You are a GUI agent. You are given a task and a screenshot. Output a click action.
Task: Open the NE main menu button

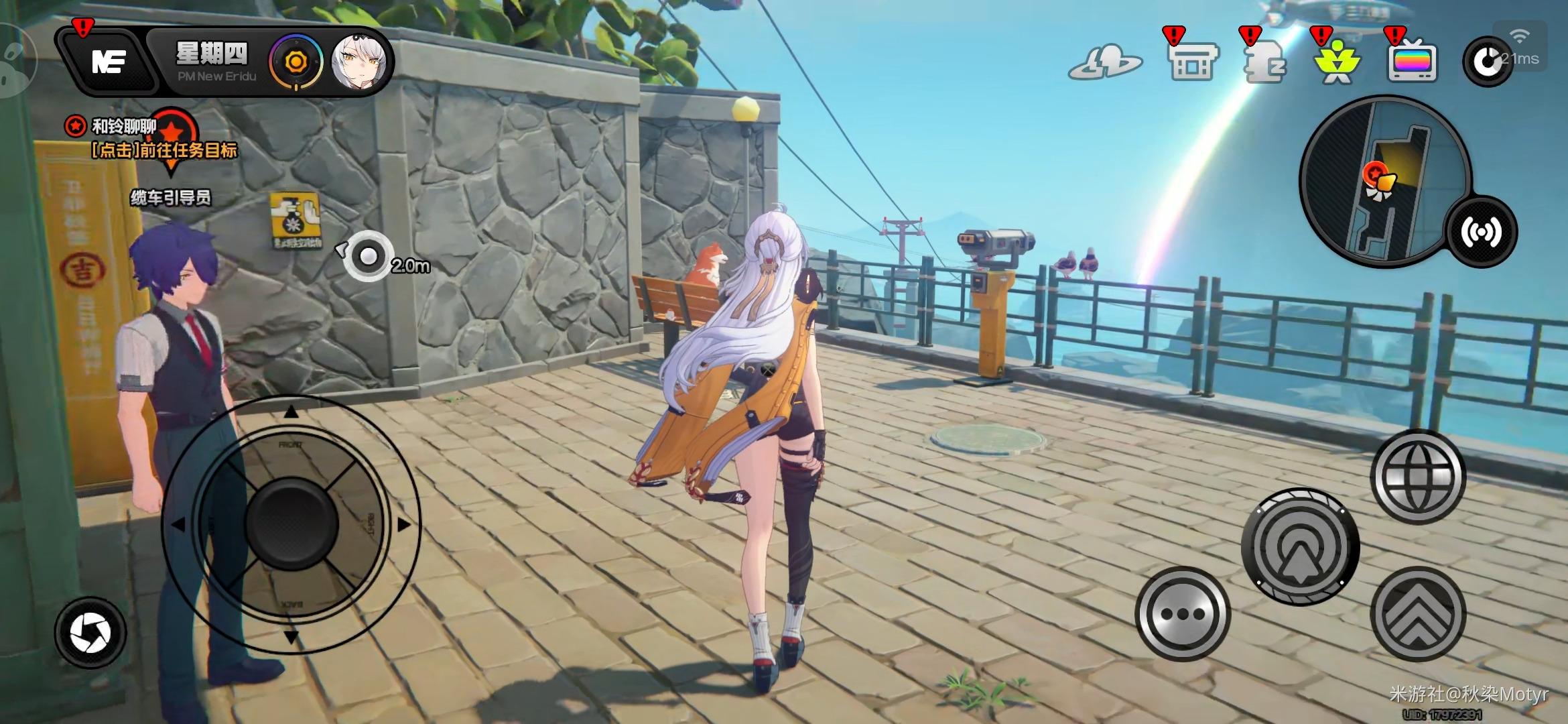107,62
